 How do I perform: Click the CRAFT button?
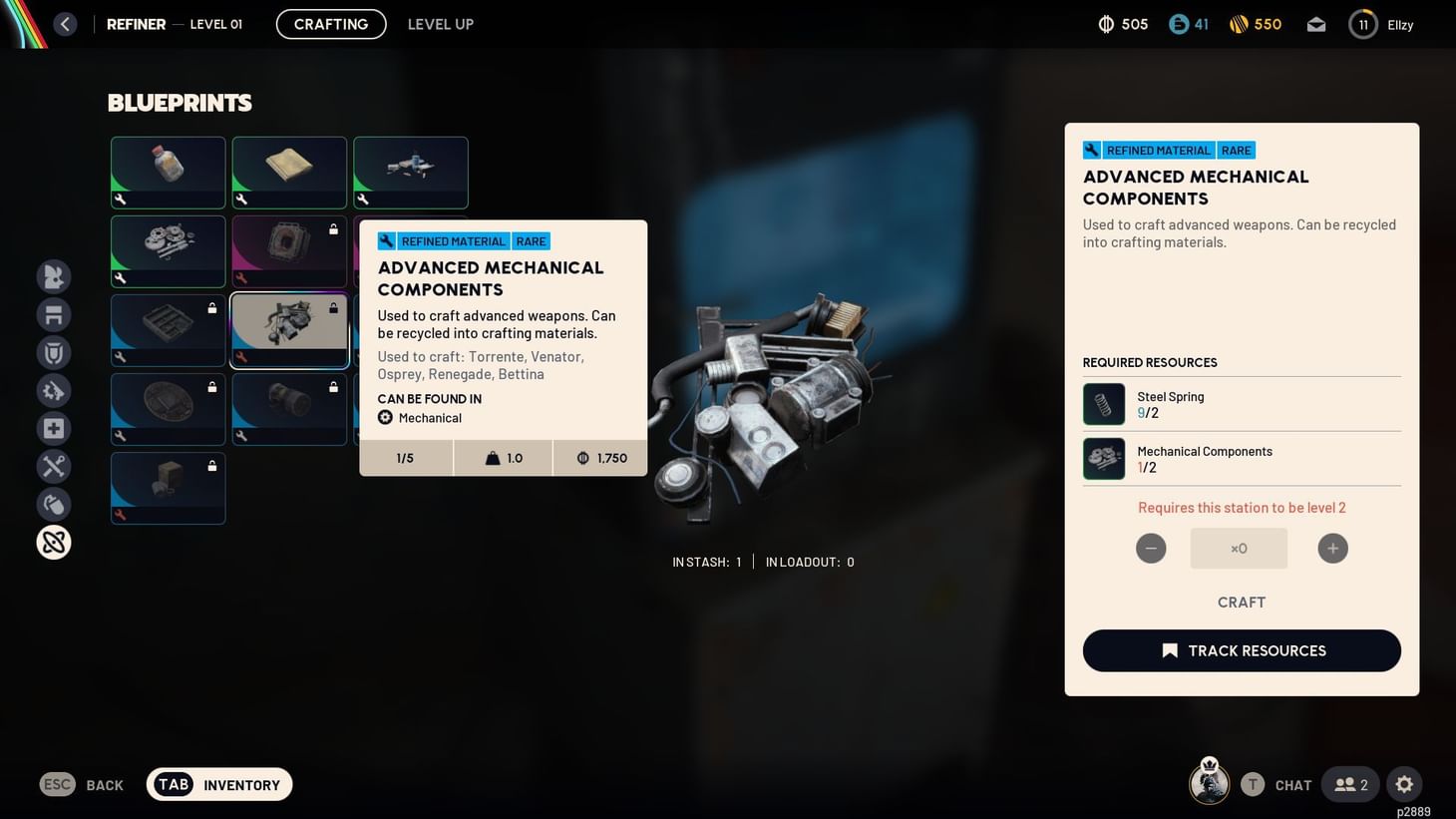pyautogui.click(x=1241, y=602)
